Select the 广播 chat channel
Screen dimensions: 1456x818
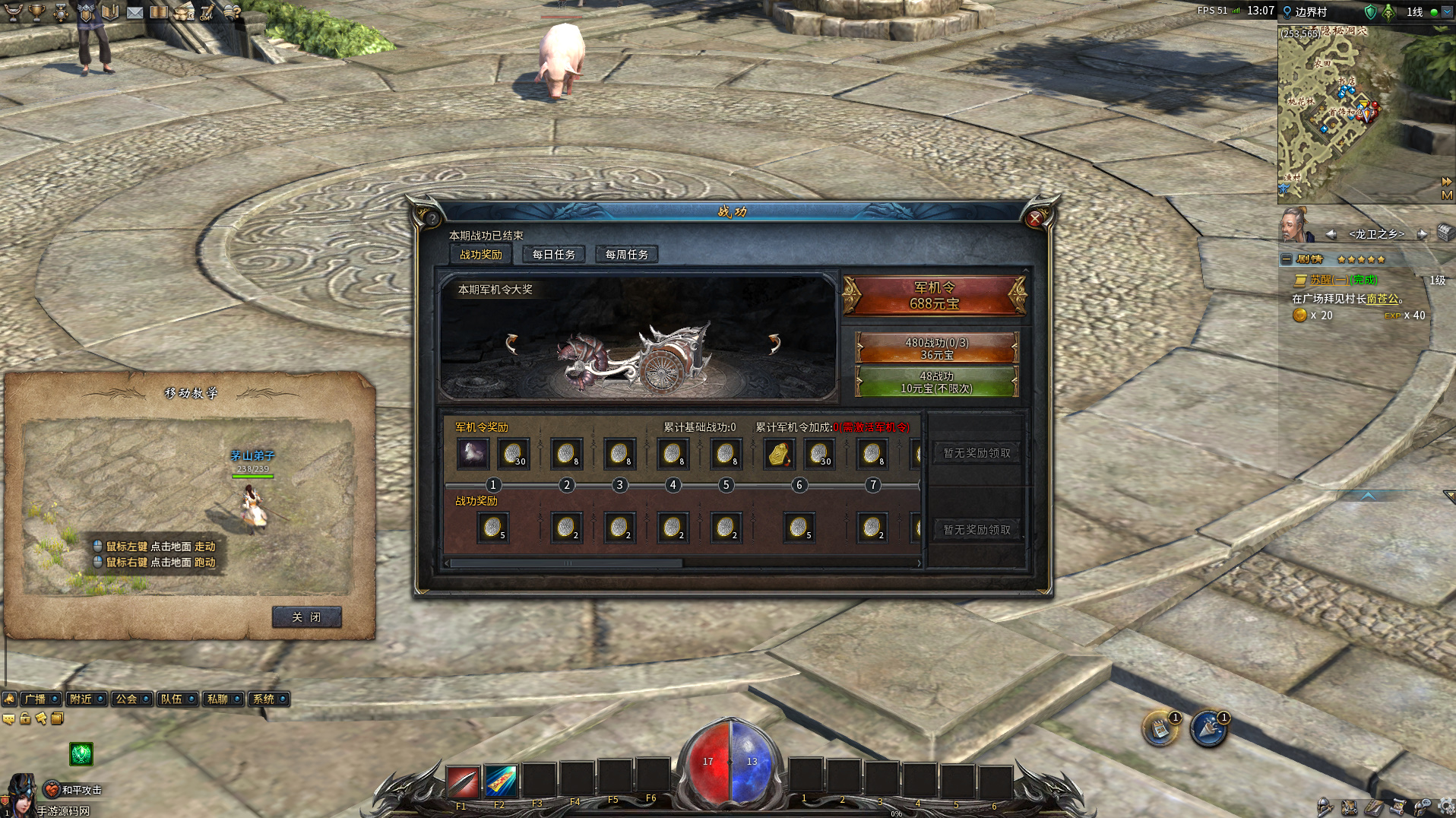35,699
